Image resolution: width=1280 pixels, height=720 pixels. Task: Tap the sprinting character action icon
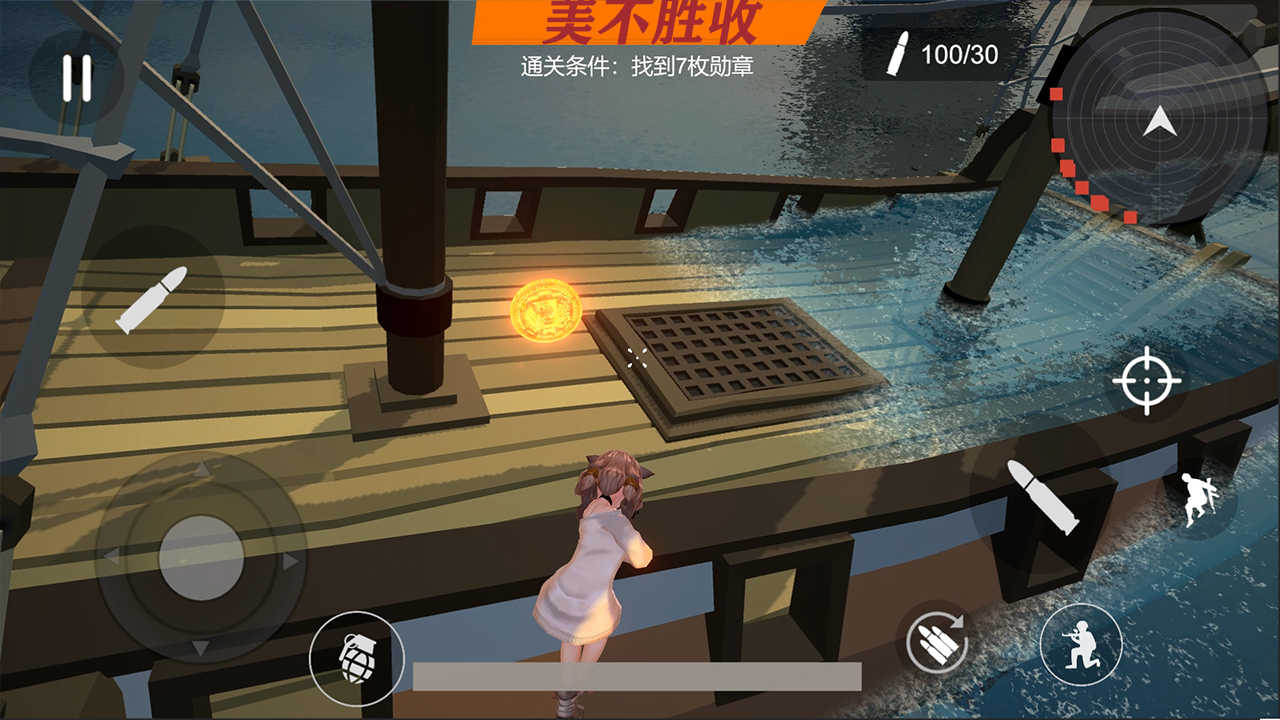tap(1196, 498)
